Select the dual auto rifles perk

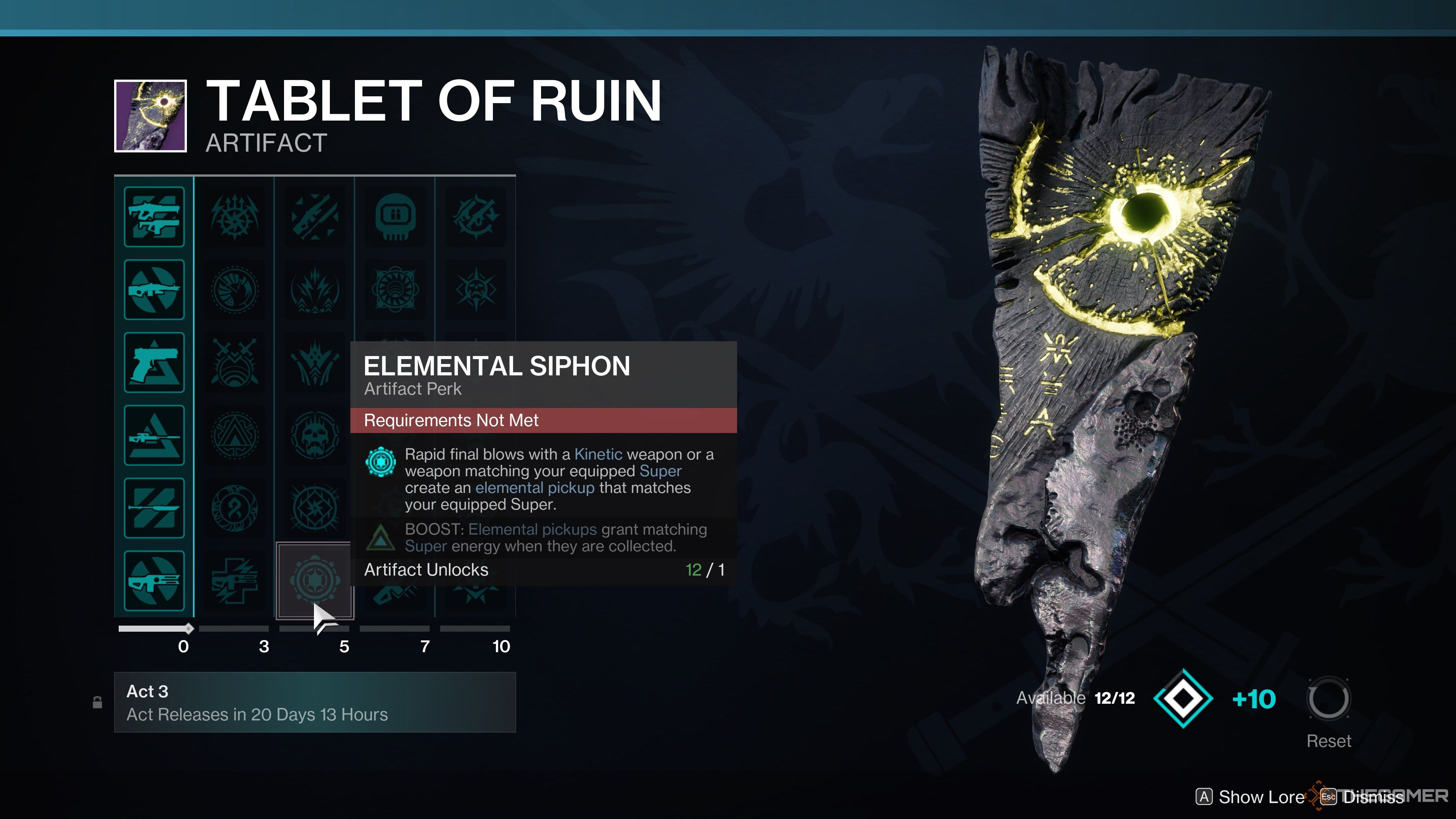[x=154, y=217]
